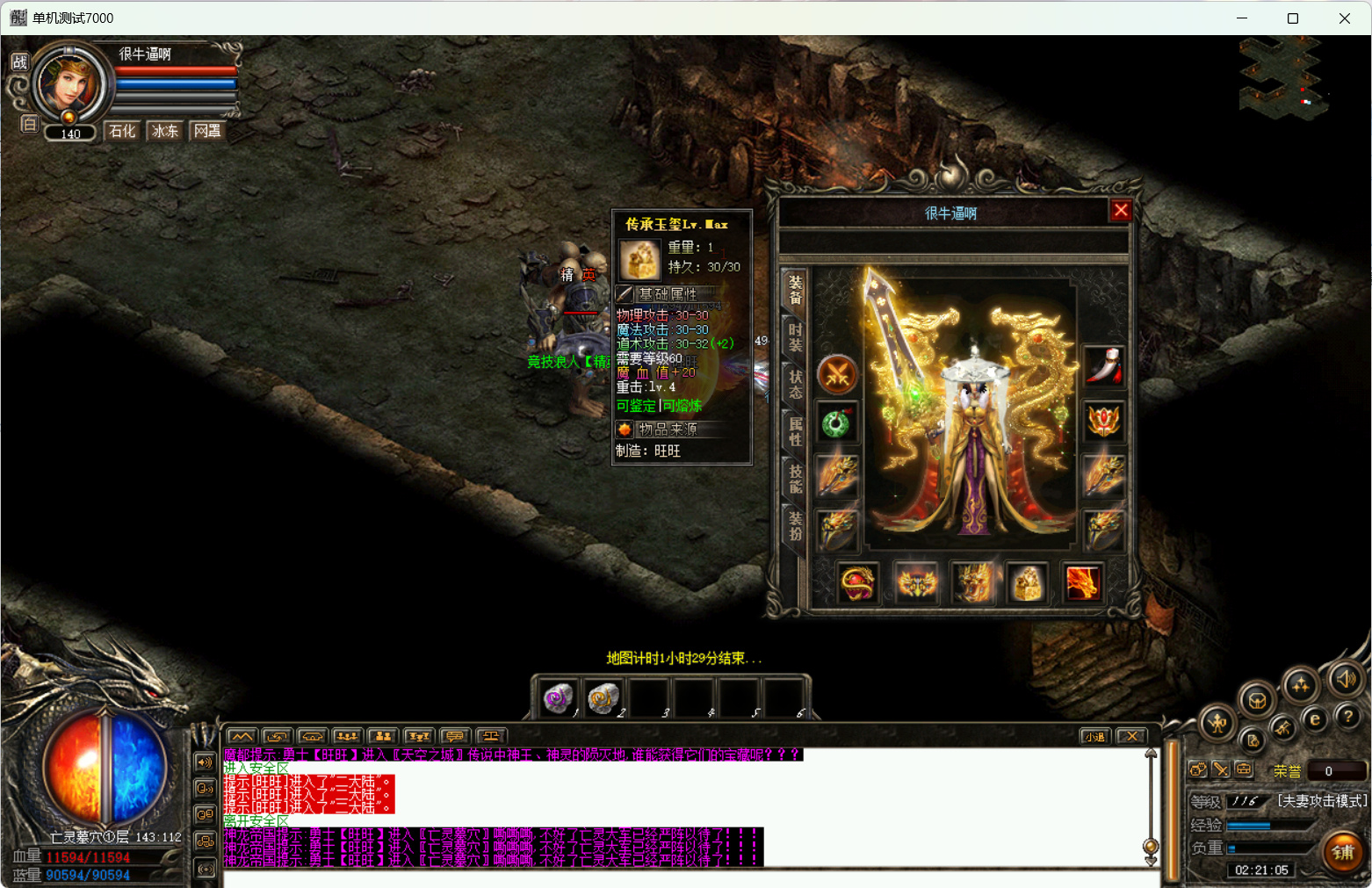Open the 状态 status tab

coord(795,384)
